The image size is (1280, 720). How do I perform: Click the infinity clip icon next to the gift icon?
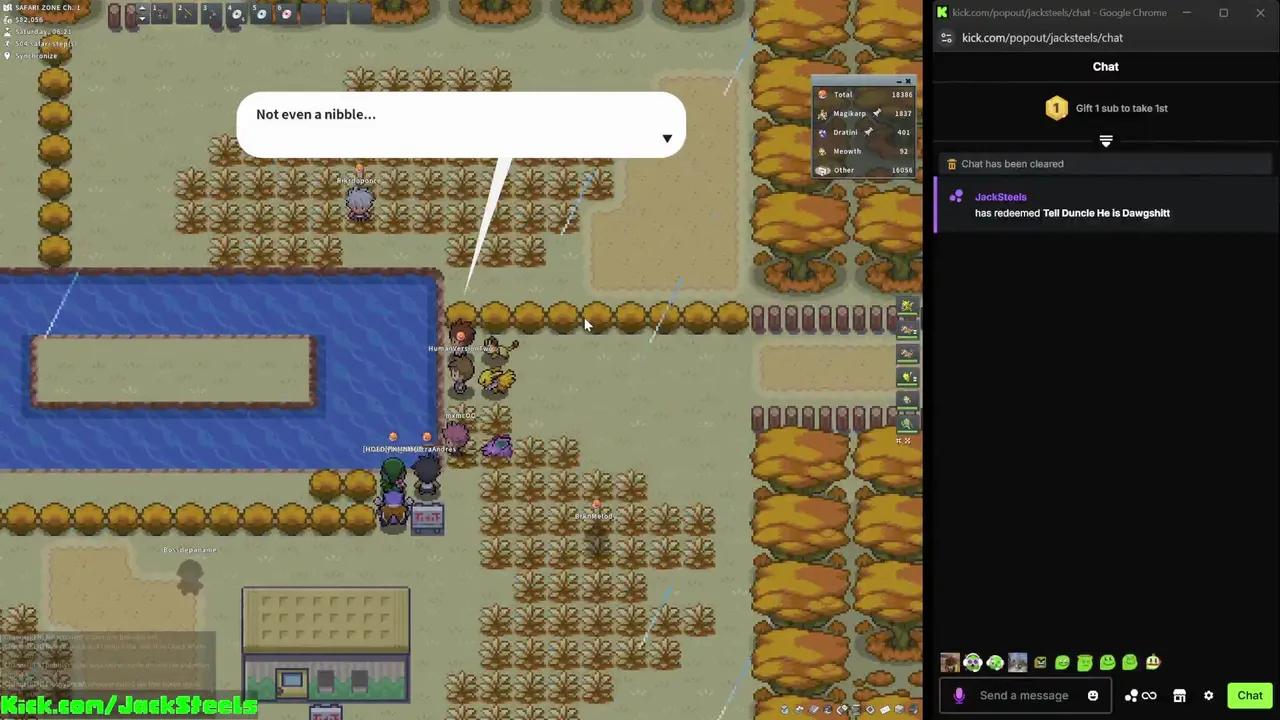[1149, 695]
